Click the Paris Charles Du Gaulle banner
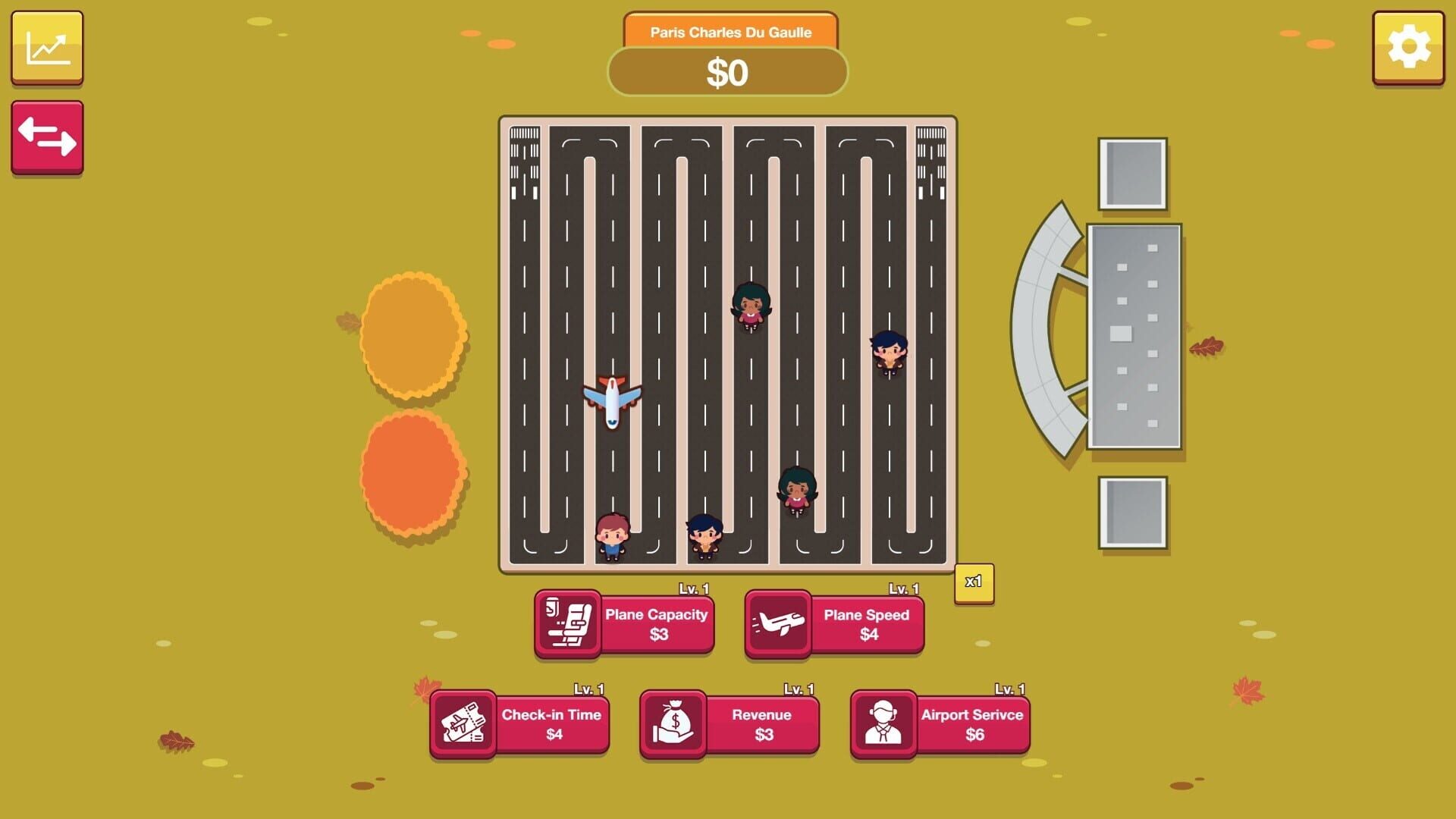The height and width of the screenshot is (819, 1456). pos(730,32)
